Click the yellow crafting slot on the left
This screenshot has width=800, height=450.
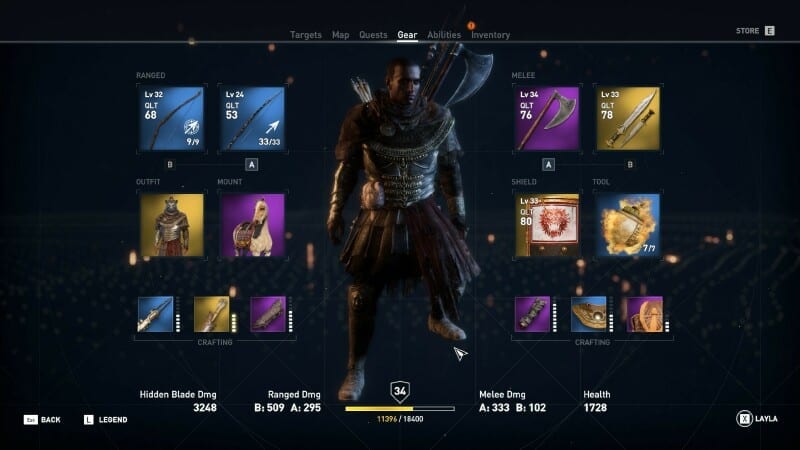pyautogui.click(x=211, y=314)
